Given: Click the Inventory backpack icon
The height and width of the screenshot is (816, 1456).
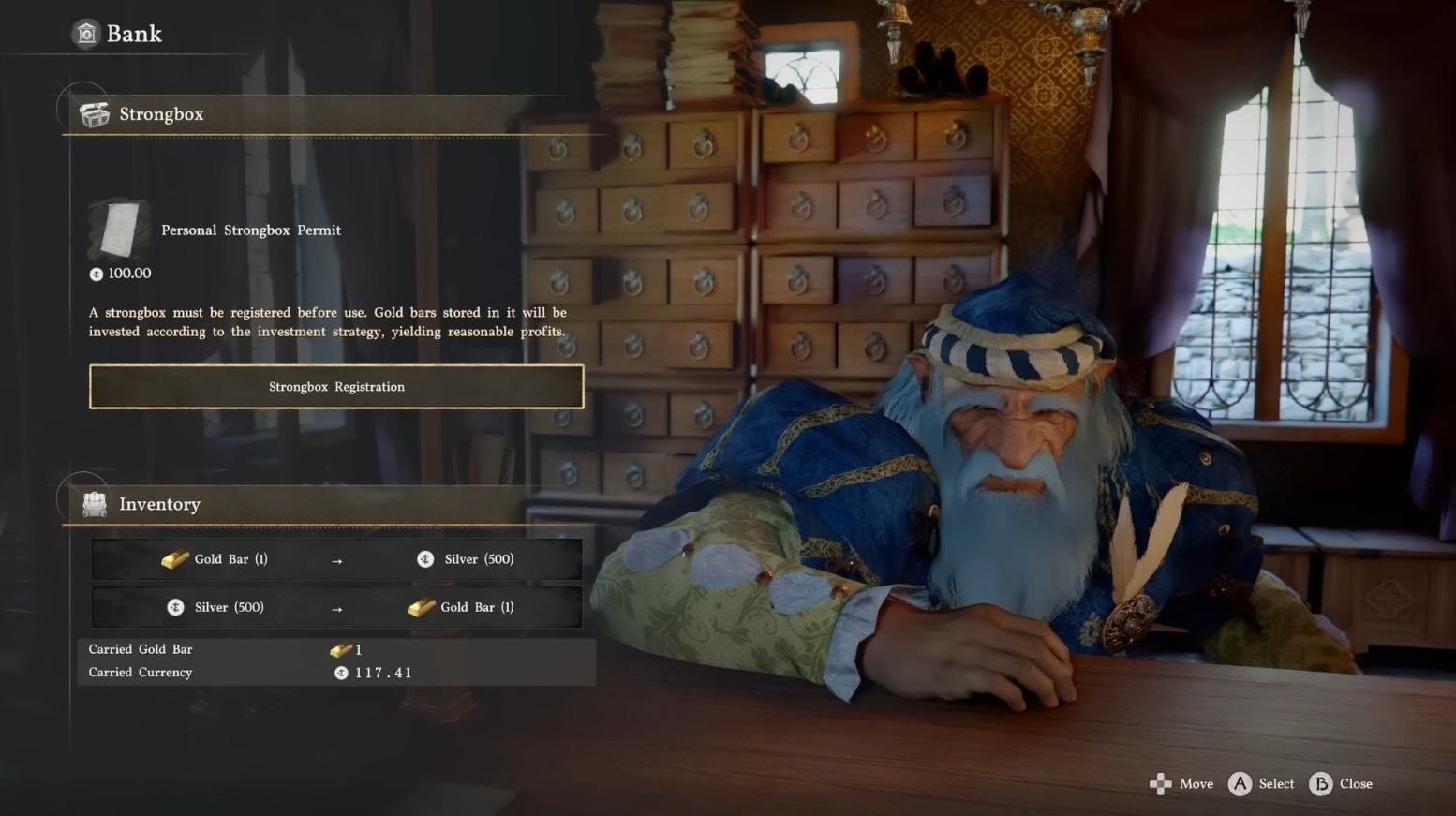Looking at the screenshot, I should tap(93, 504).
